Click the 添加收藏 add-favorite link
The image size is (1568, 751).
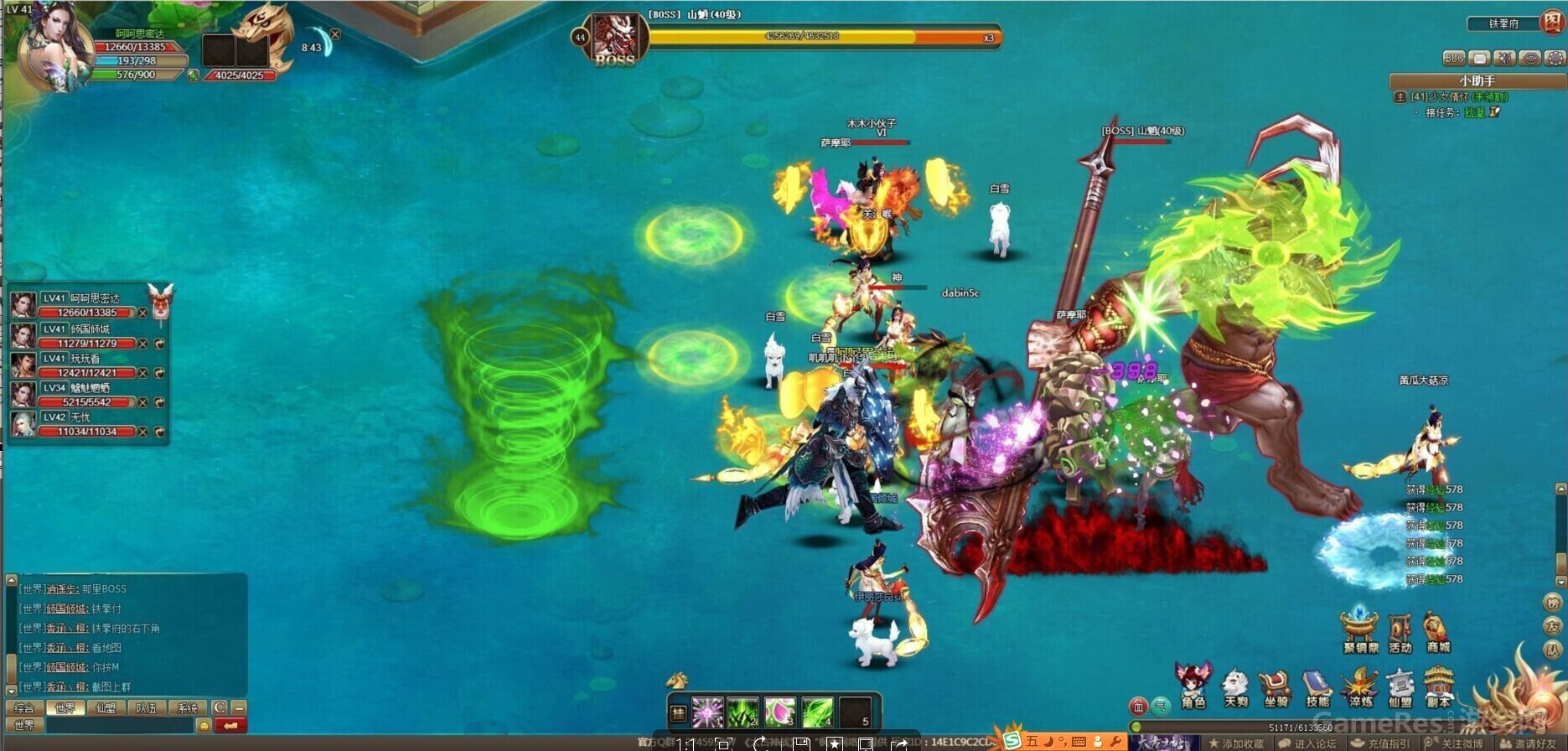coord(1237,743)
